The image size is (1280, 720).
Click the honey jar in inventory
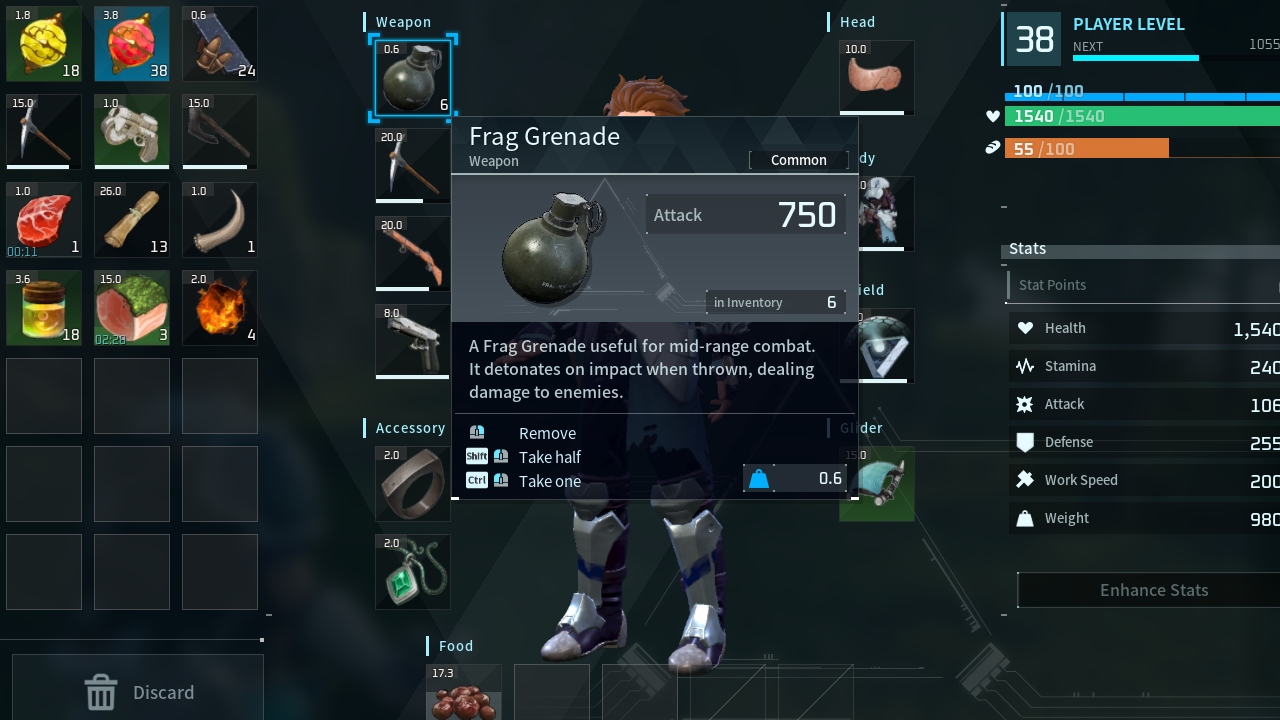[44, 308]
